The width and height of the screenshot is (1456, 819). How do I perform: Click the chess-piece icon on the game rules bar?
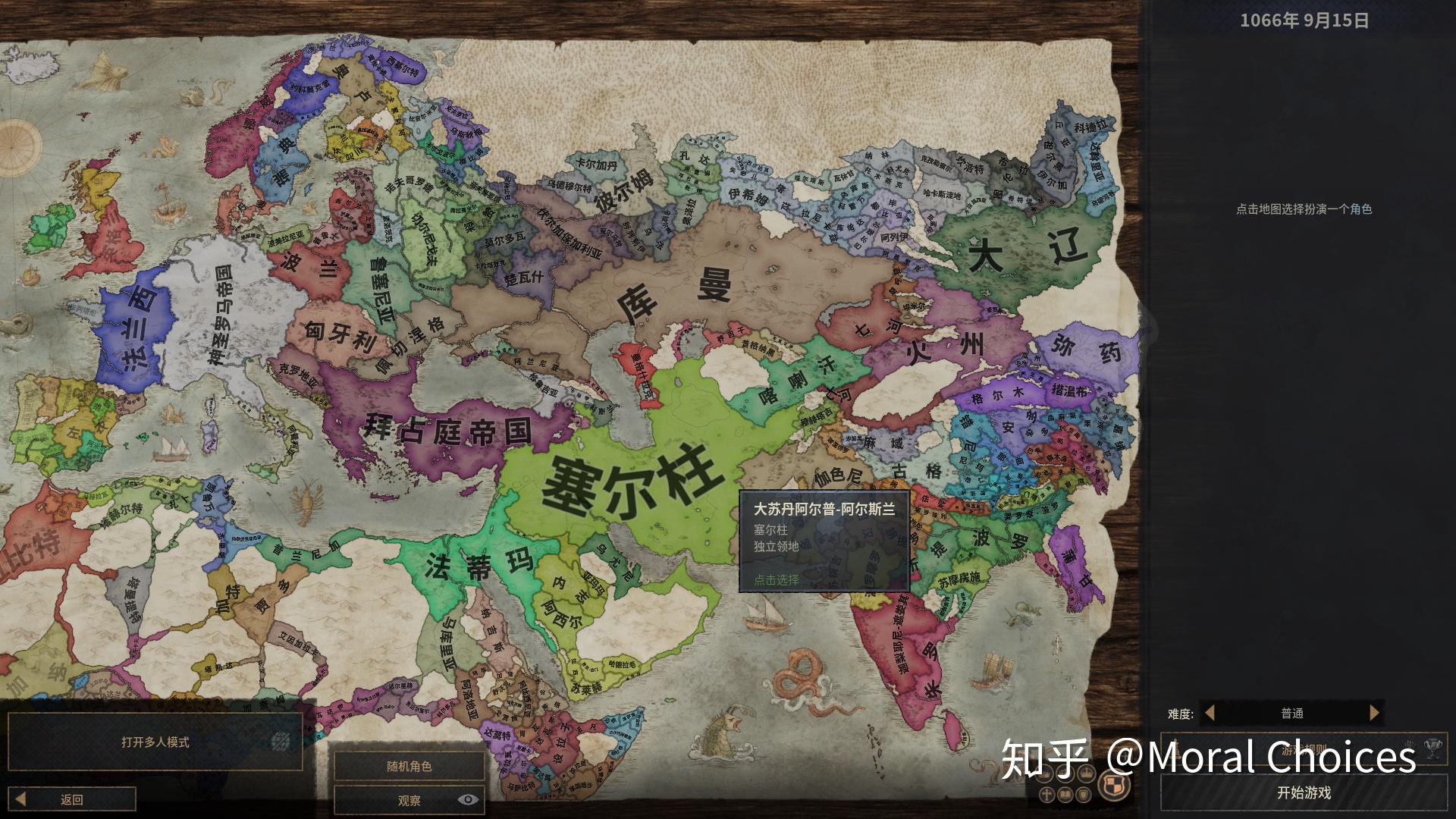pos(1176,749)
